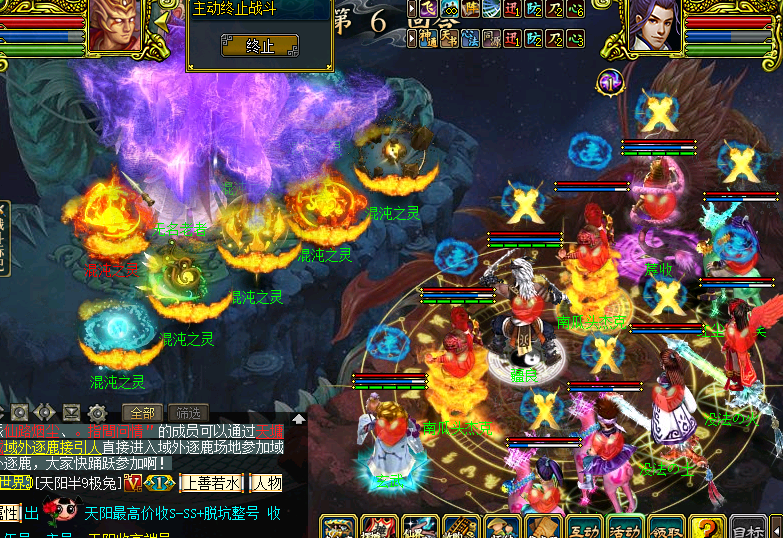Open chat settings gear icon
Viewport: 783px width, 538px height.
coord(97,412)
